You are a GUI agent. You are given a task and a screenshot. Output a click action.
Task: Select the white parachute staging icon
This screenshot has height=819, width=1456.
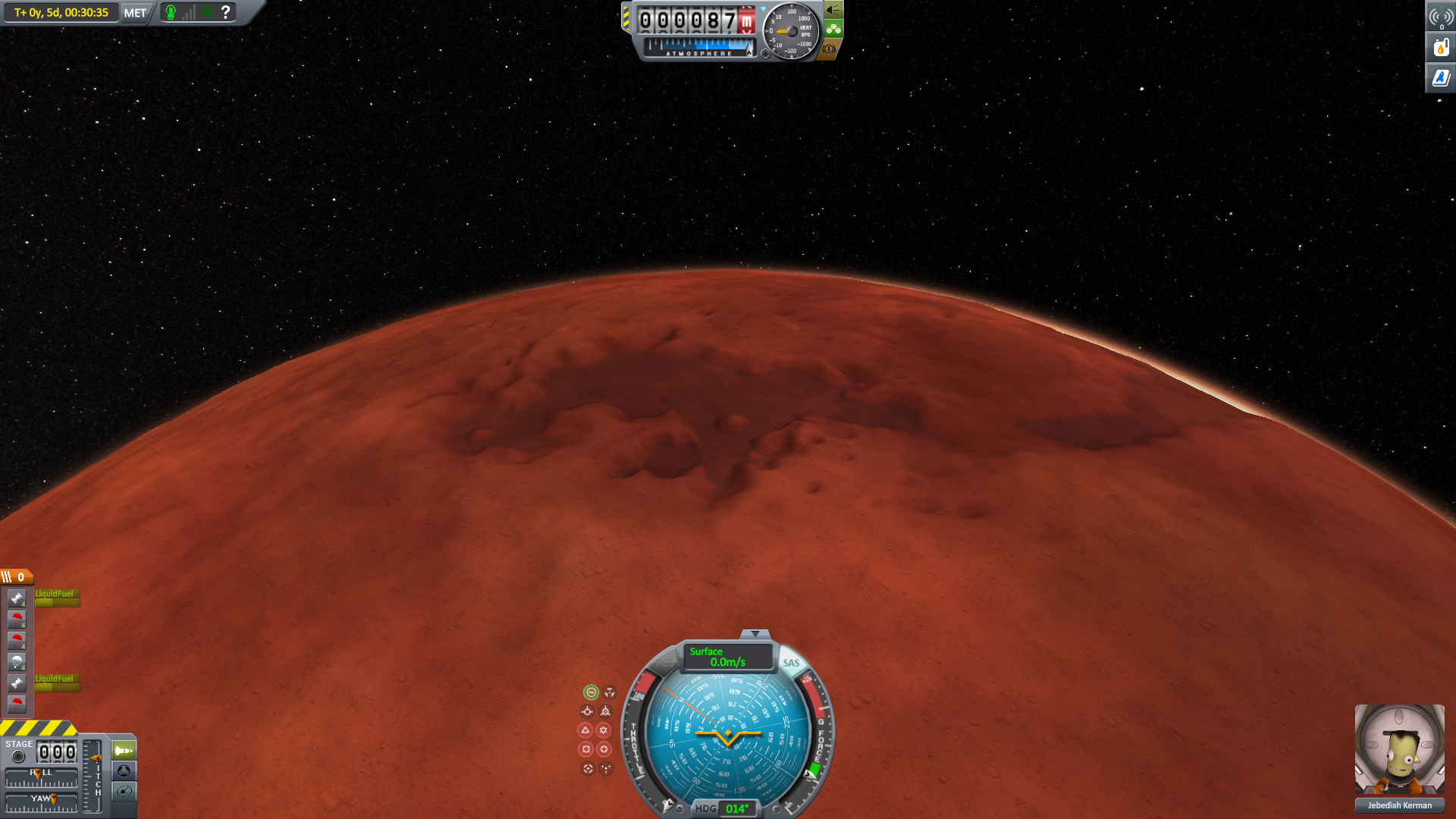click(17, 662)
